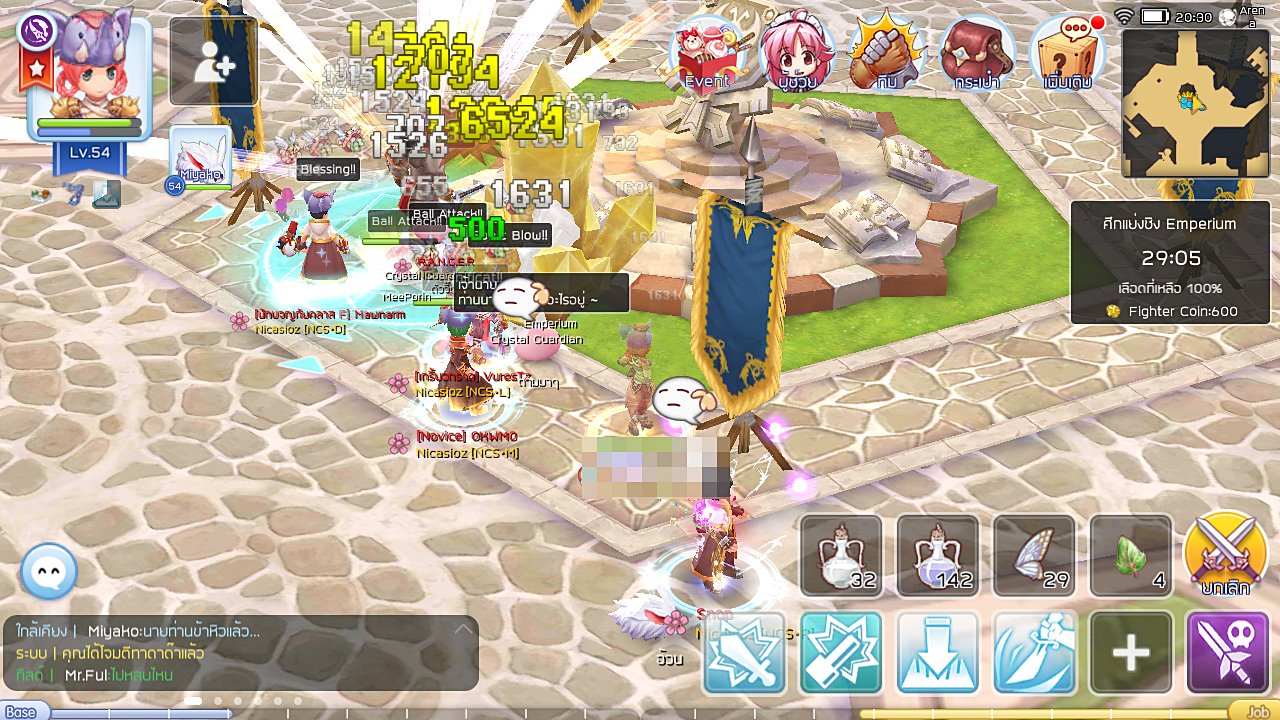
Task: Select the Miyako pet portrait
Action: (200, 157)
